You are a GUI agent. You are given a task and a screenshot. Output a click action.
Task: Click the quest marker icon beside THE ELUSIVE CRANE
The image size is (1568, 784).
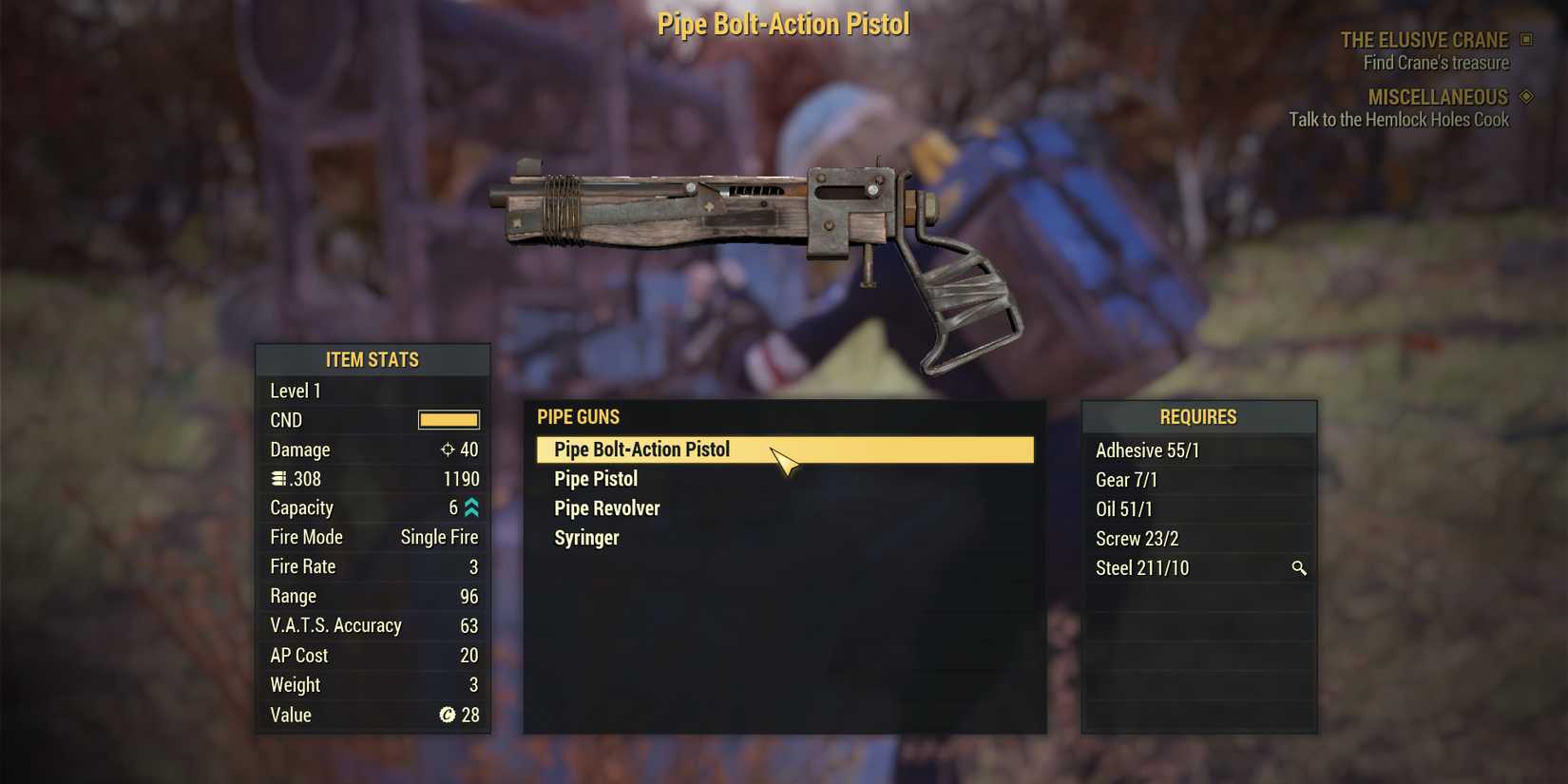(1528, 40)
